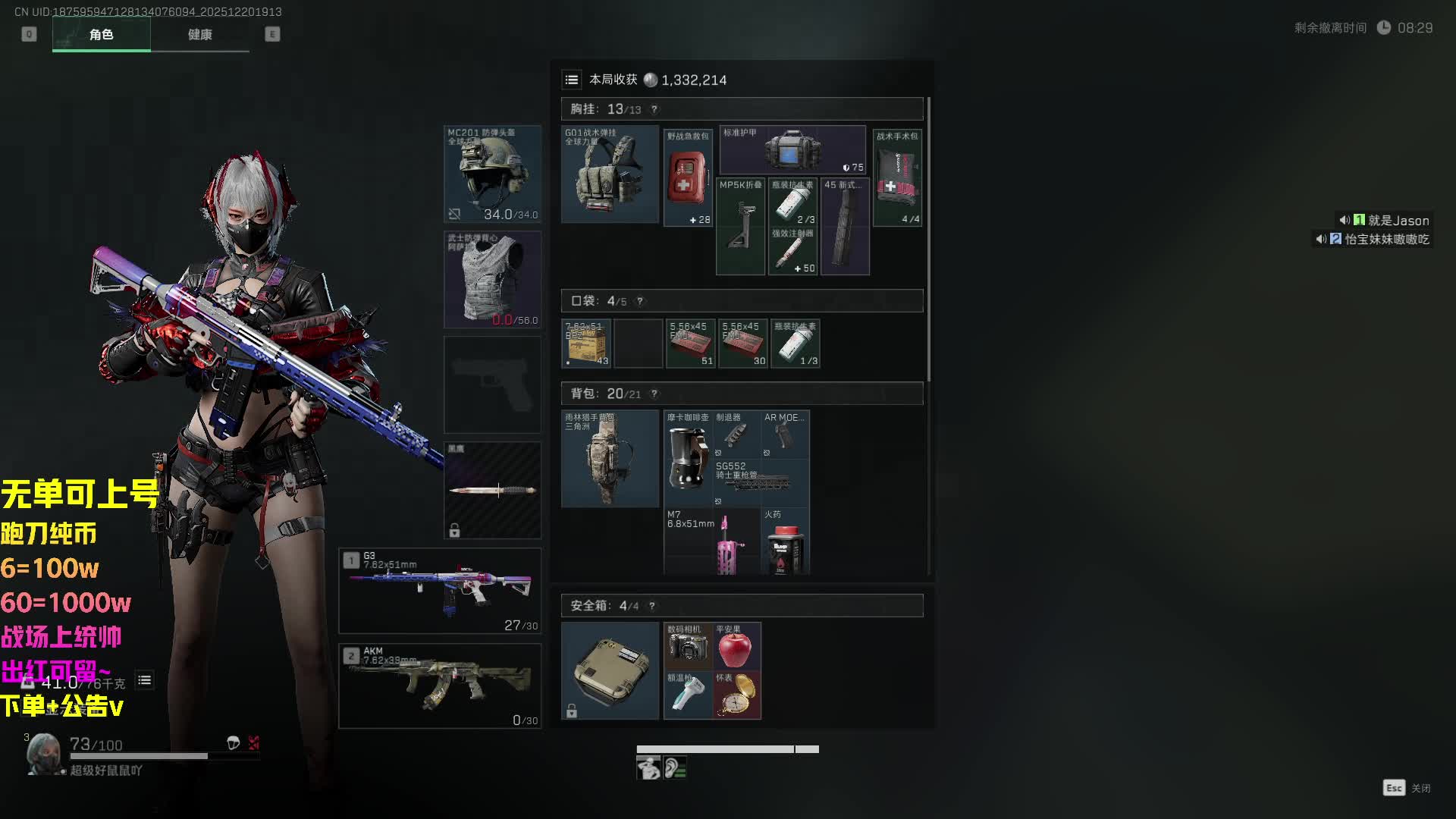This screenshot has width=1456, height=819.
Task: Select the 标准护甲 armor repair kit
Action: 792,149
